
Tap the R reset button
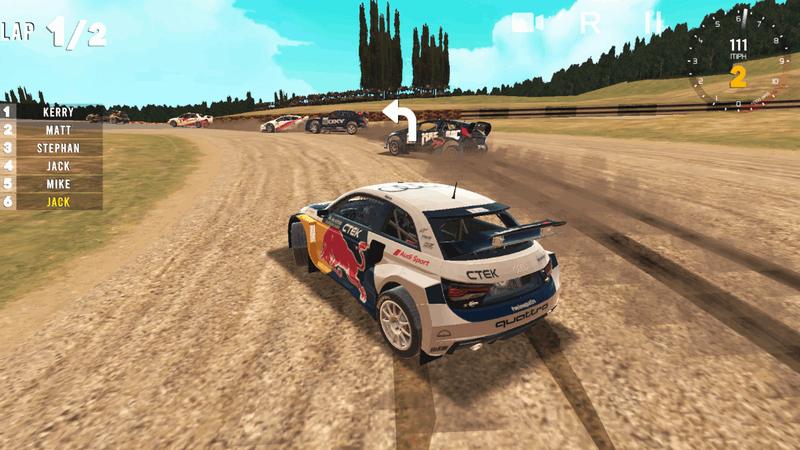coord(590,23)
